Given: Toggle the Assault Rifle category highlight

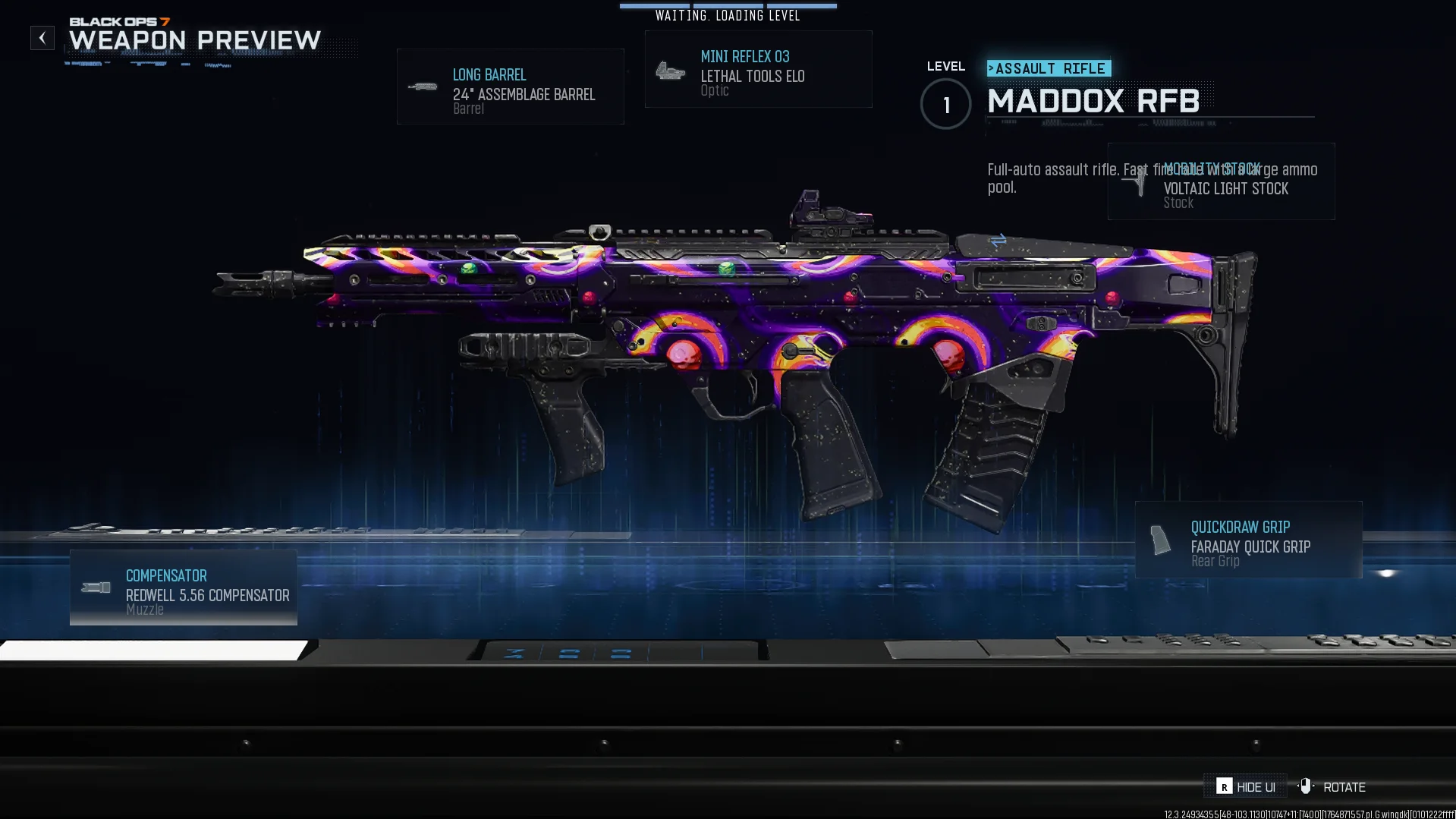Looking at the screenshot, I should point(1049,68).
